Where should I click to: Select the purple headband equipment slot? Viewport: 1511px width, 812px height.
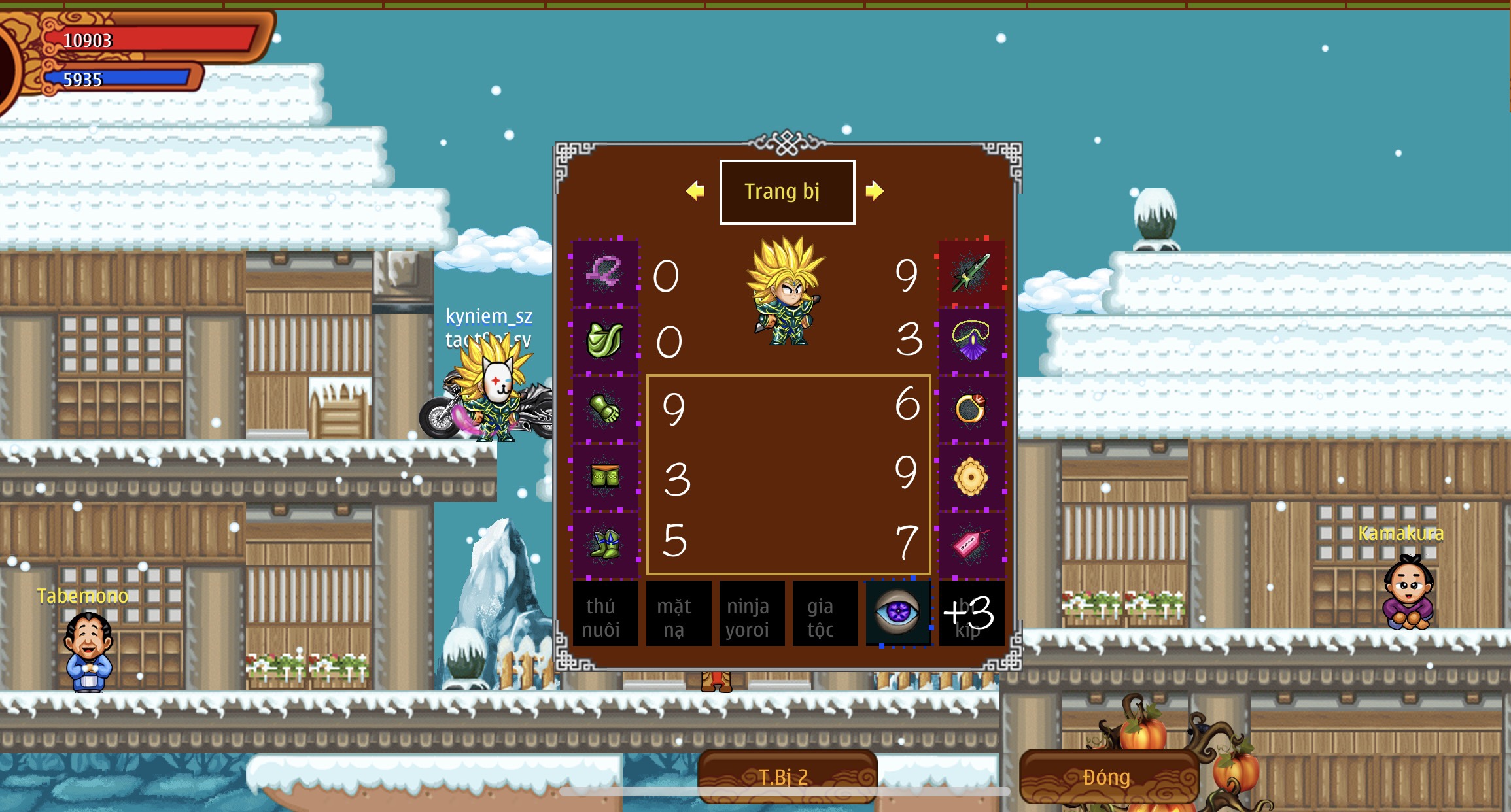pos(605,273)
